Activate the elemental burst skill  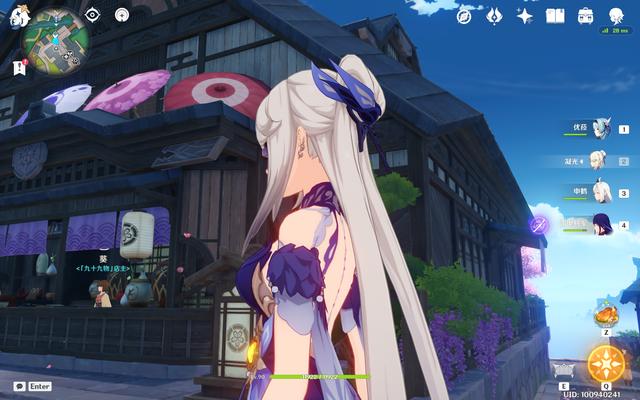coord(605,363)
